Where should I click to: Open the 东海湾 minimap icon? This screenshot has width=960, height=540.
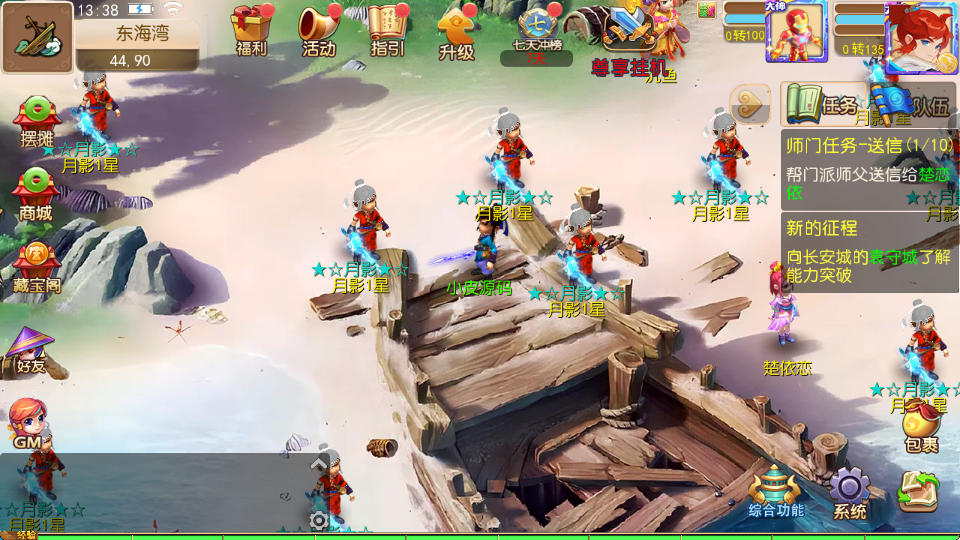point(37,37)
